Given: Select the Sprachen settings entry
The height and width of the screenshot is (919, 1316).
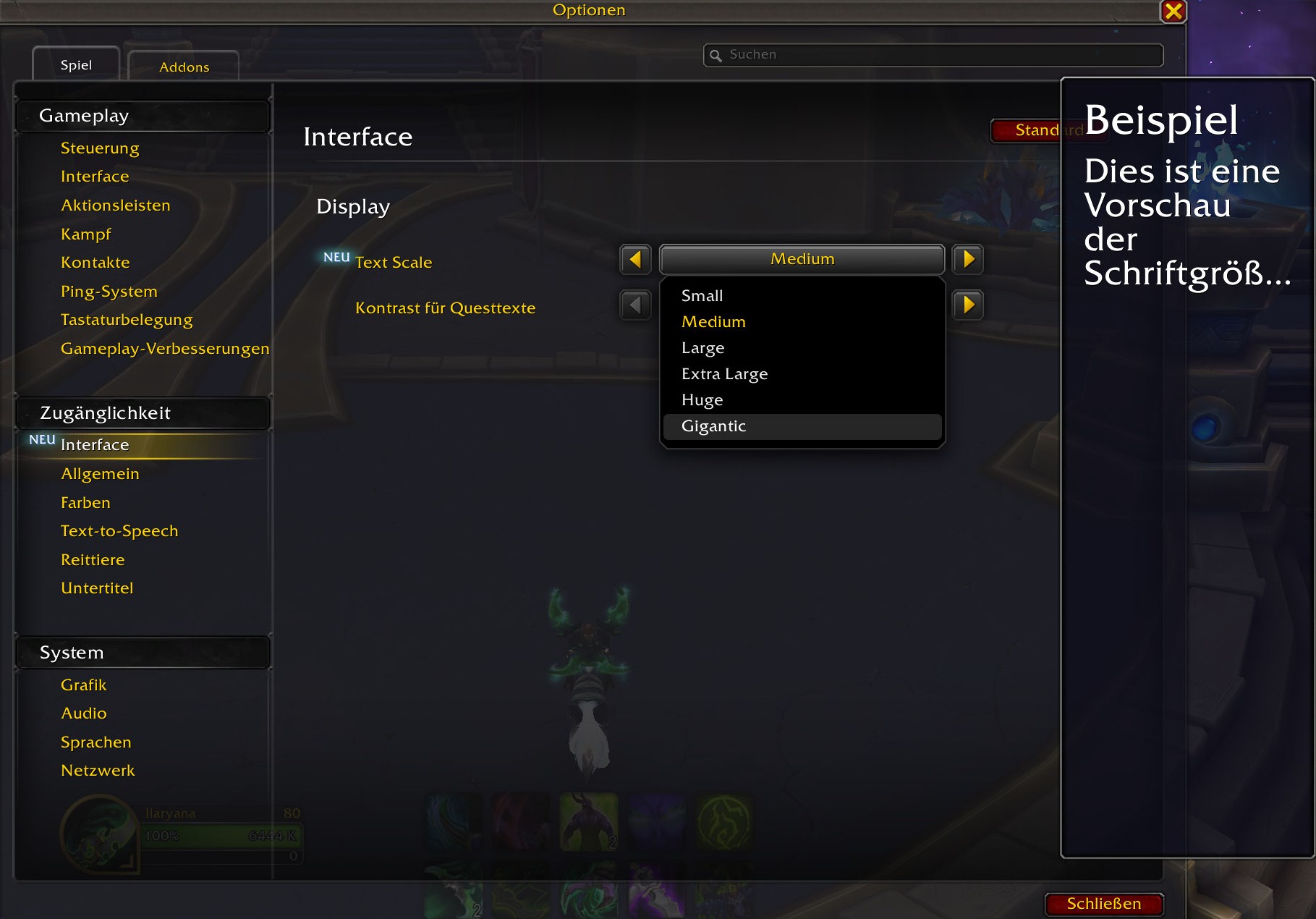Looking at the screenshot, I should pyautogui.click(x=96, y=742).
